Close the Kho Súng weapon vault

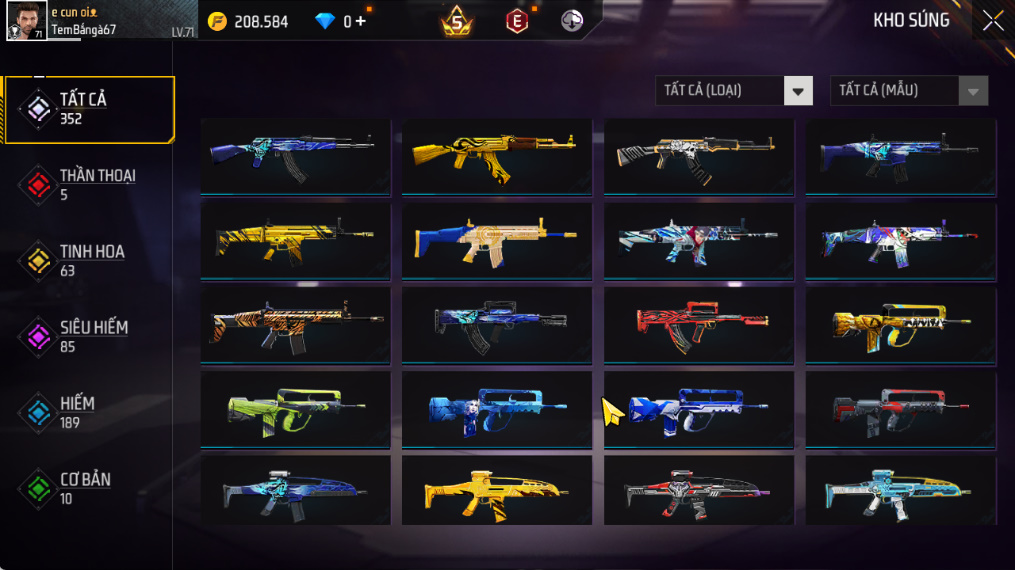click(992, 21)
